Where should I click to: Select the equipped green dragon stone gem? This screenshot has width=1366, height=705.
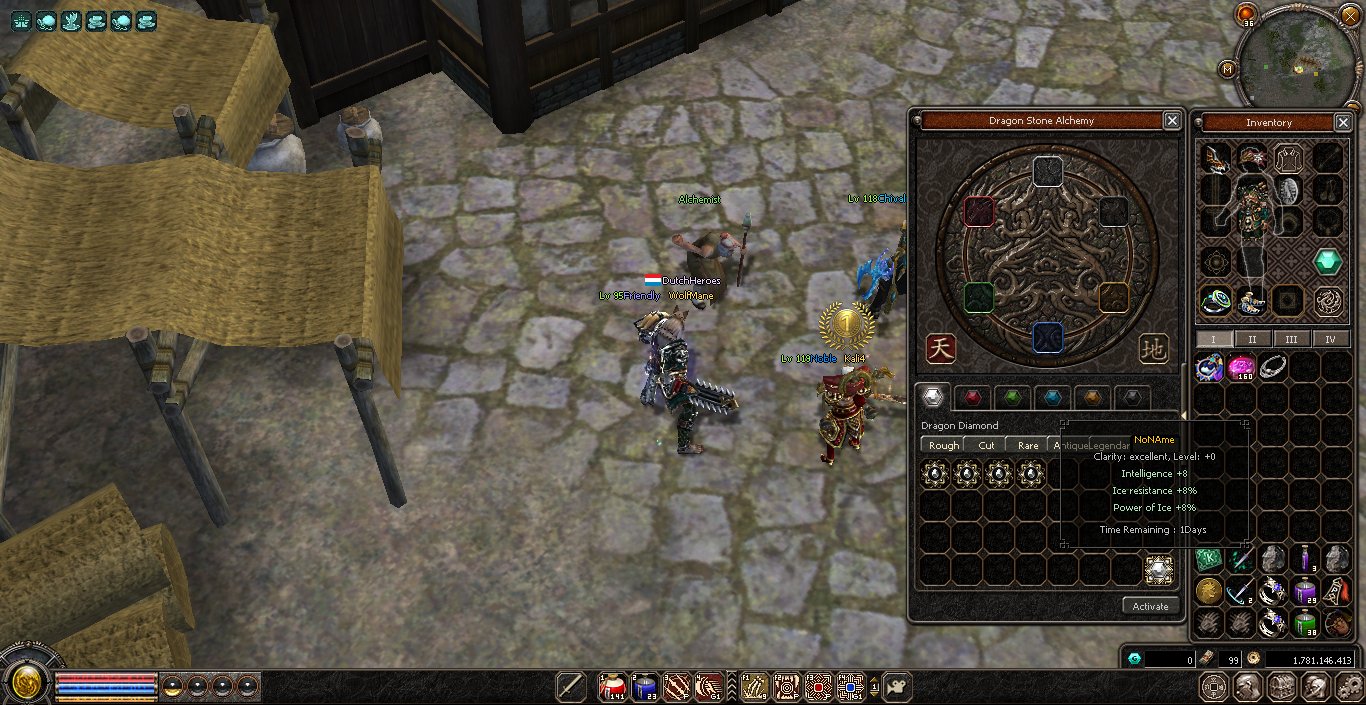(x=1327, y=262)
